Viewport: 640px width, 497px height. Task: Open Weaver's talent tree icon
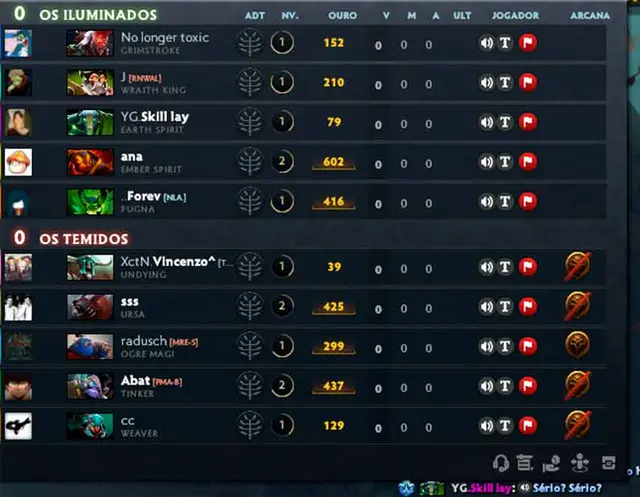pyautogui.click(x=249, y=425)
